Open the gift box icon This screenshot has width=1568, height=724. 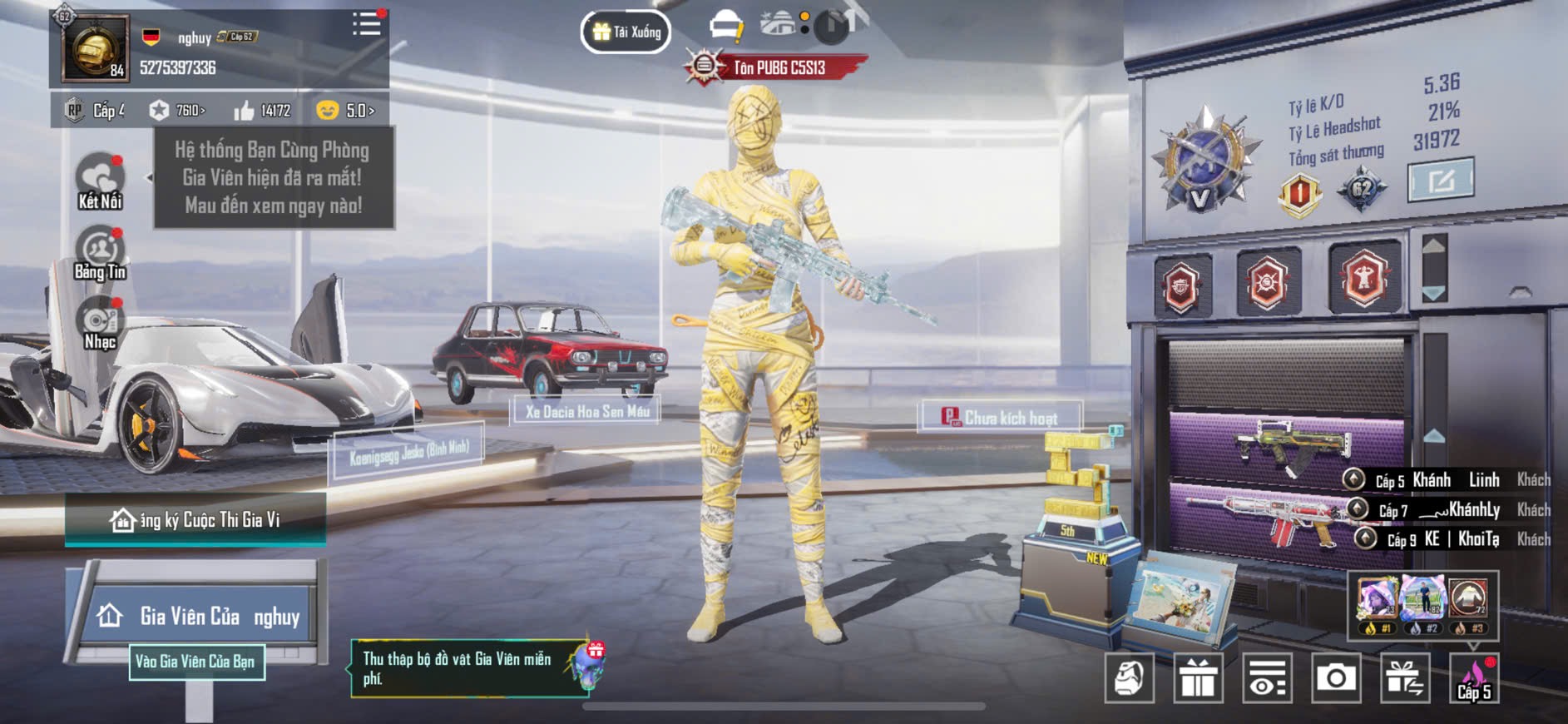coord(1198,678)
